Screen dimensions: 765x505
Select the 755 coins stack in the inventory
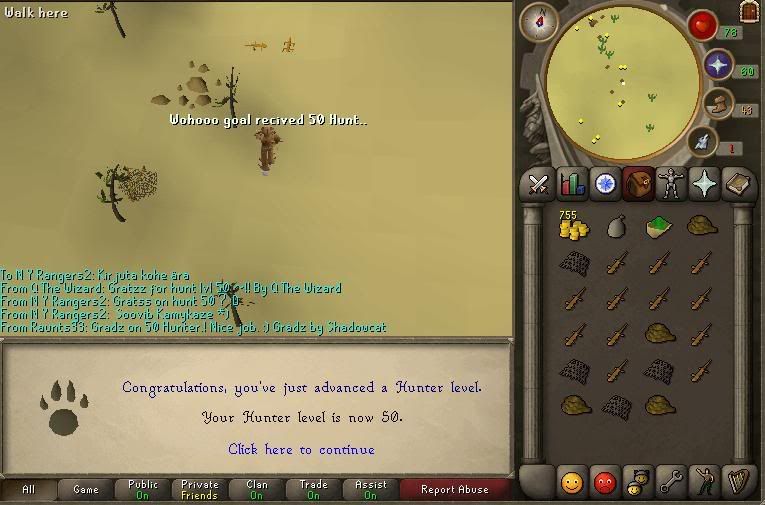coord(573,228)
